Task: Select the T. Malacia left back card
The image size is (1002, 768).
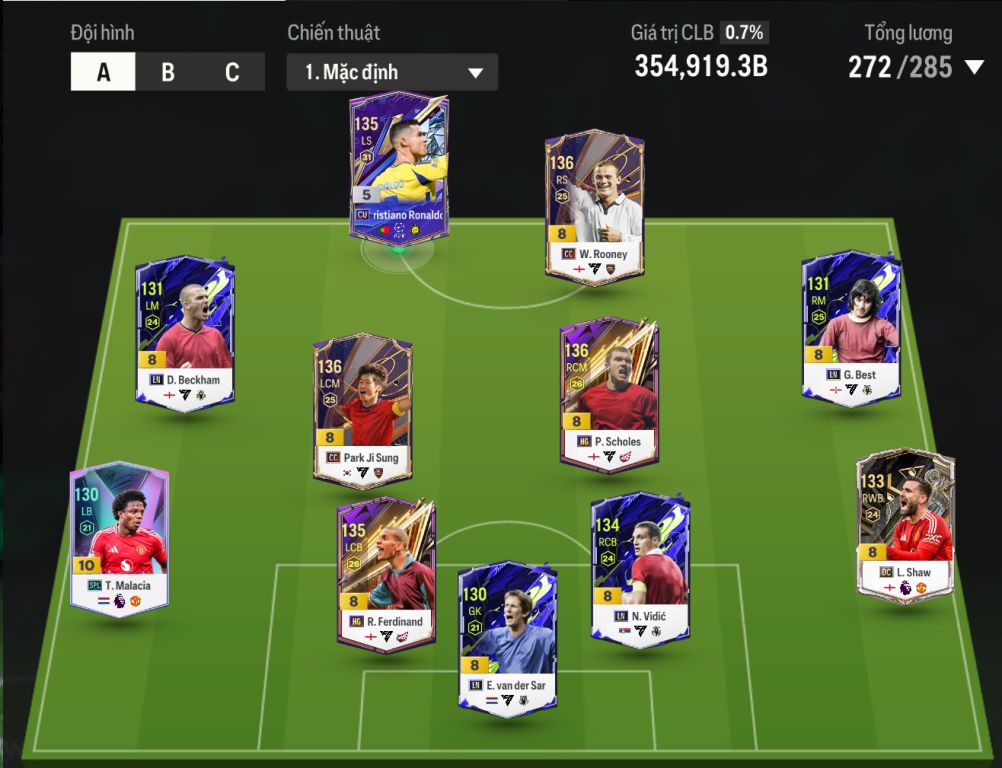Action: click(x=119, y=537)
